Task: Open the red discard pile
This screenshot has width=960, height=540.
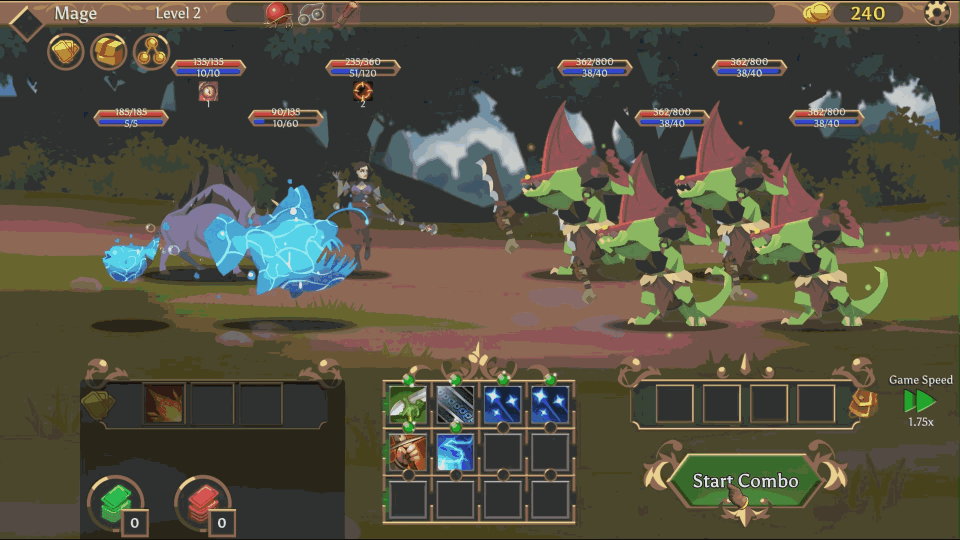Action: [x=200, y=500]
